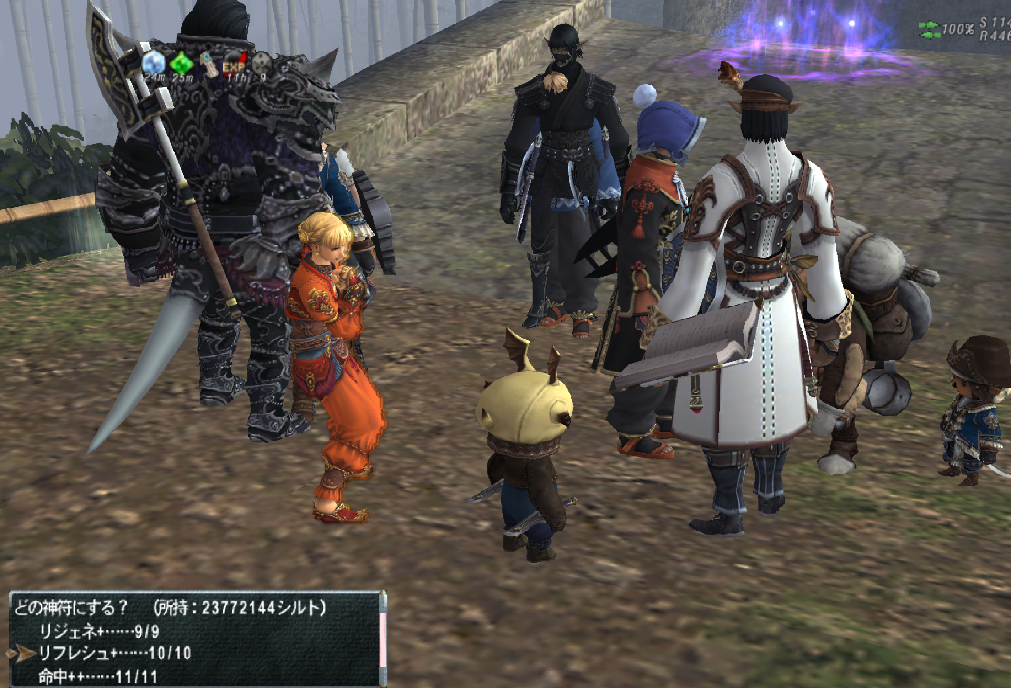1011x688 pixels.
Task: Click the green gem status icon
Action: (x=181, y=63)
